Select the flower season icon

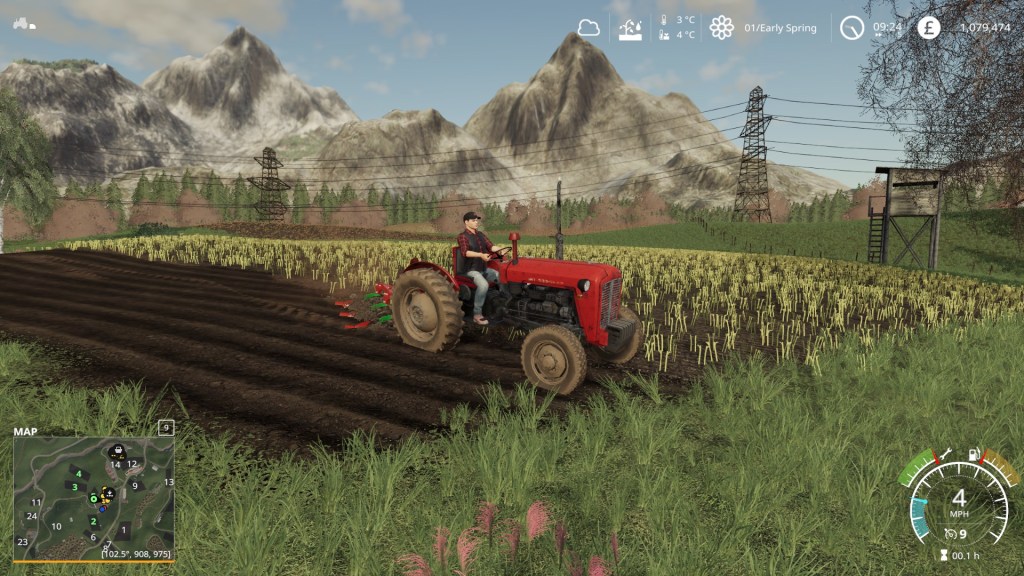point(721,28)
